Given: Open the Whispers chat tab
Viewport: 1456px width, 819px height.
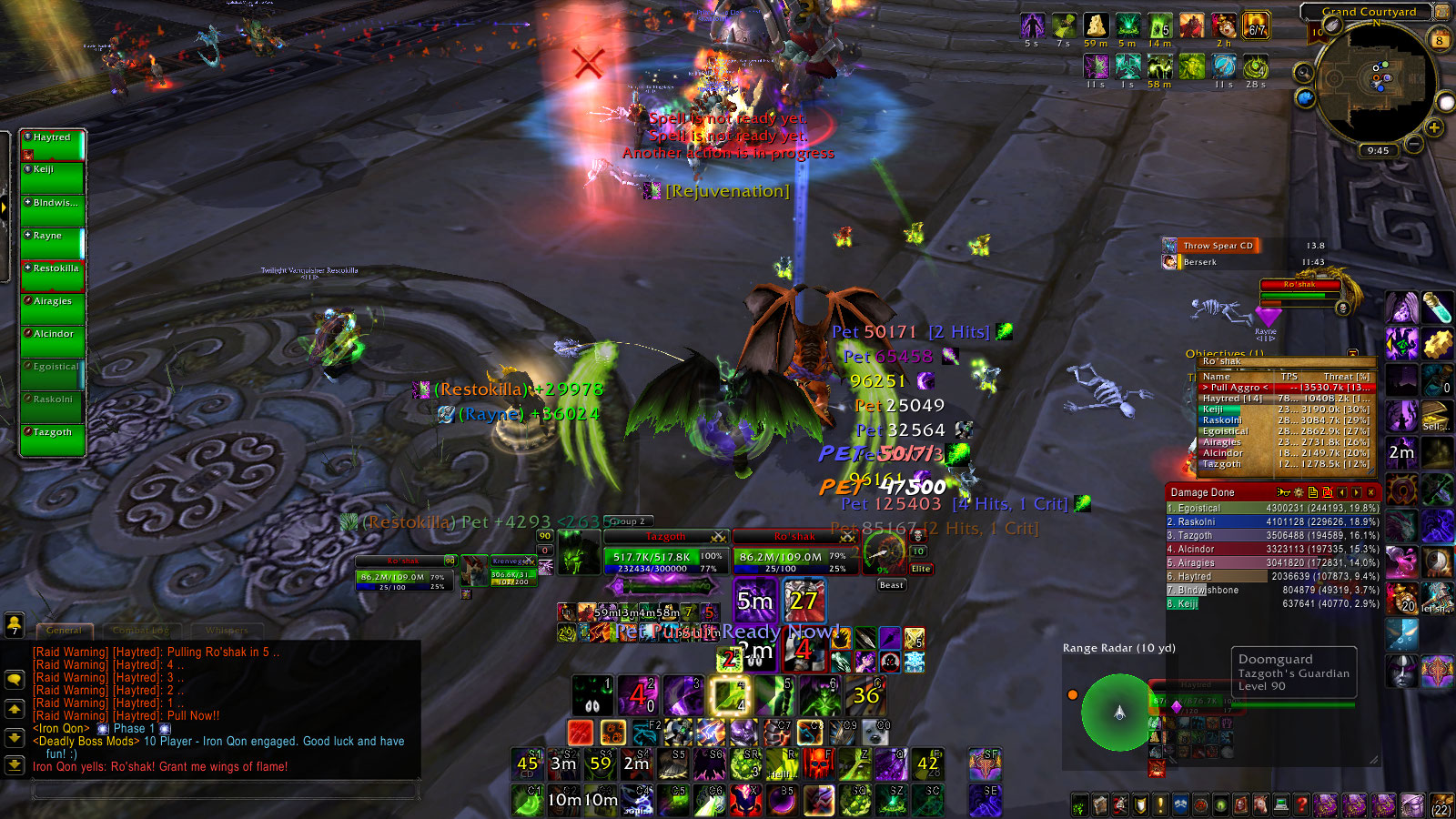Looking at the screenshot, I should [x=227, y=630].
